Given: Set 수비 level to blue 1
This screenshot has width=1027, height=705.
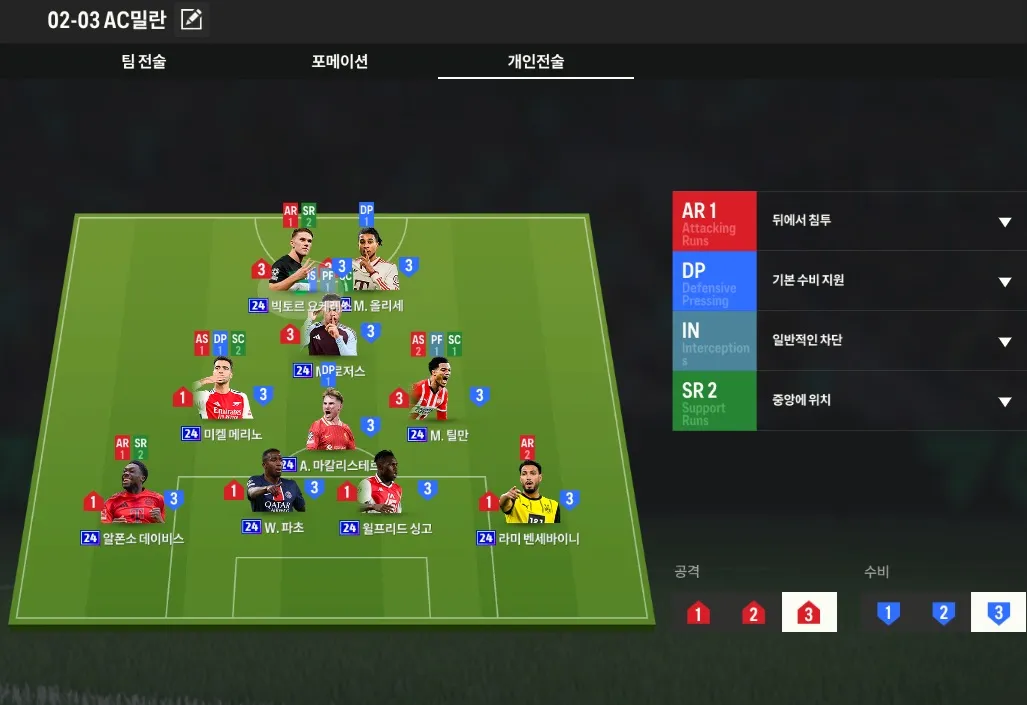Looking at the screenshot, I should tap(887, 612).
